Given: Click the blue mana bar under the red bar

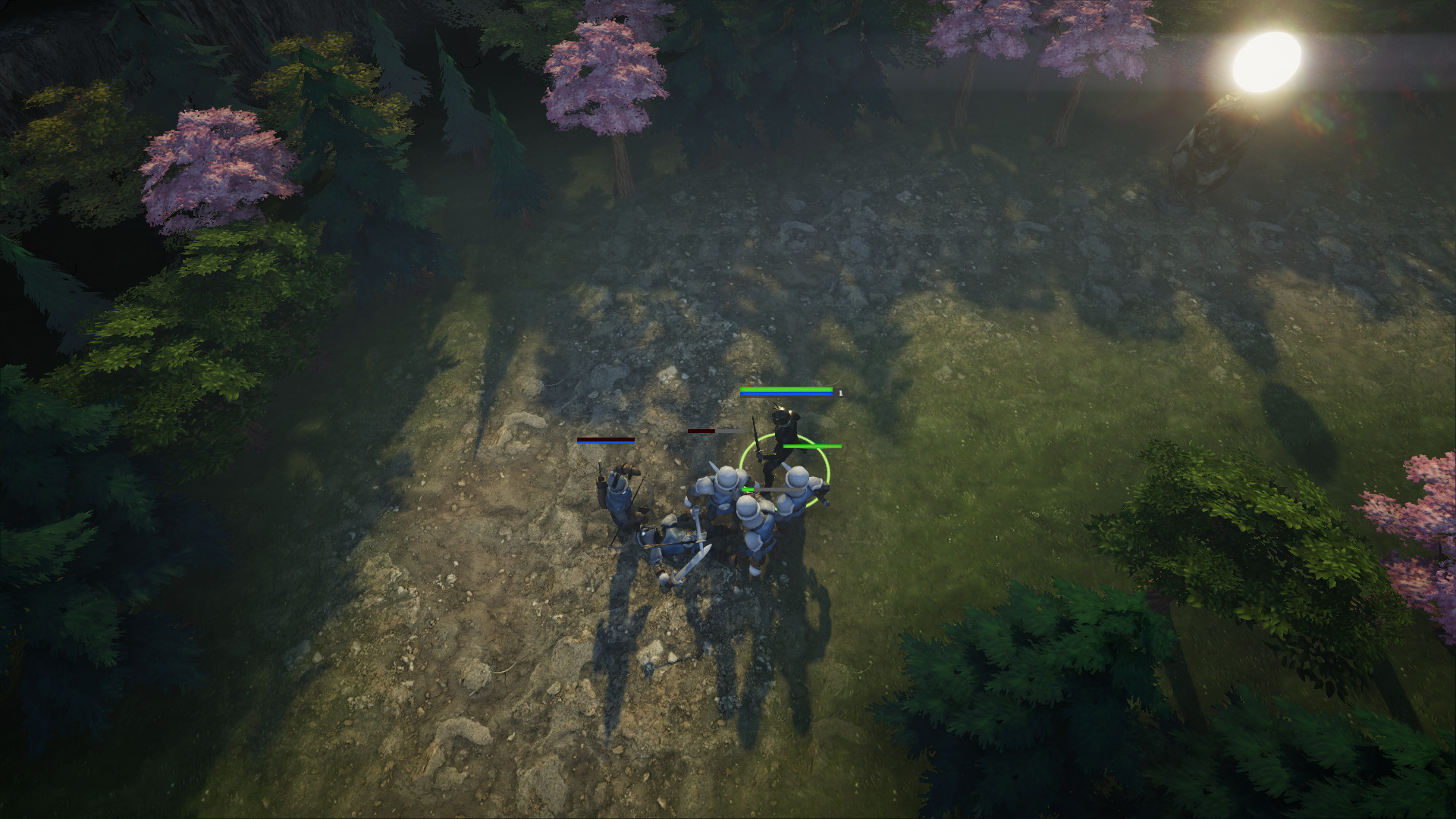Looking at the screenshot, I should pos(605,443).
